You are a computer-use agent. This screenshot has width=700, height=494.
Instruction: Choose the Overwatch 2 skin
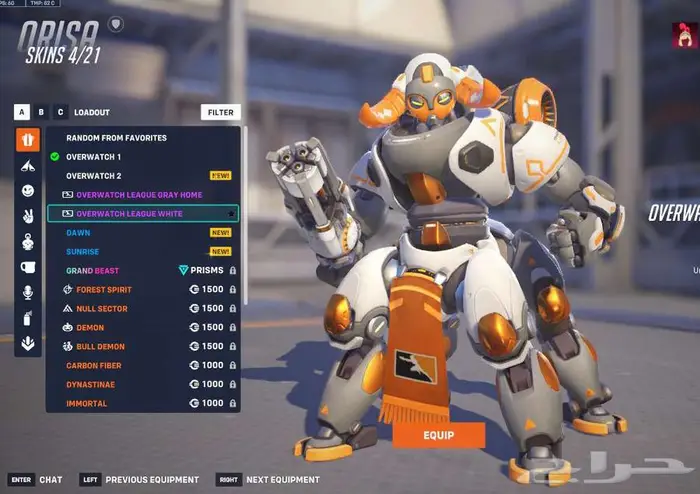(x=94, y=175)
